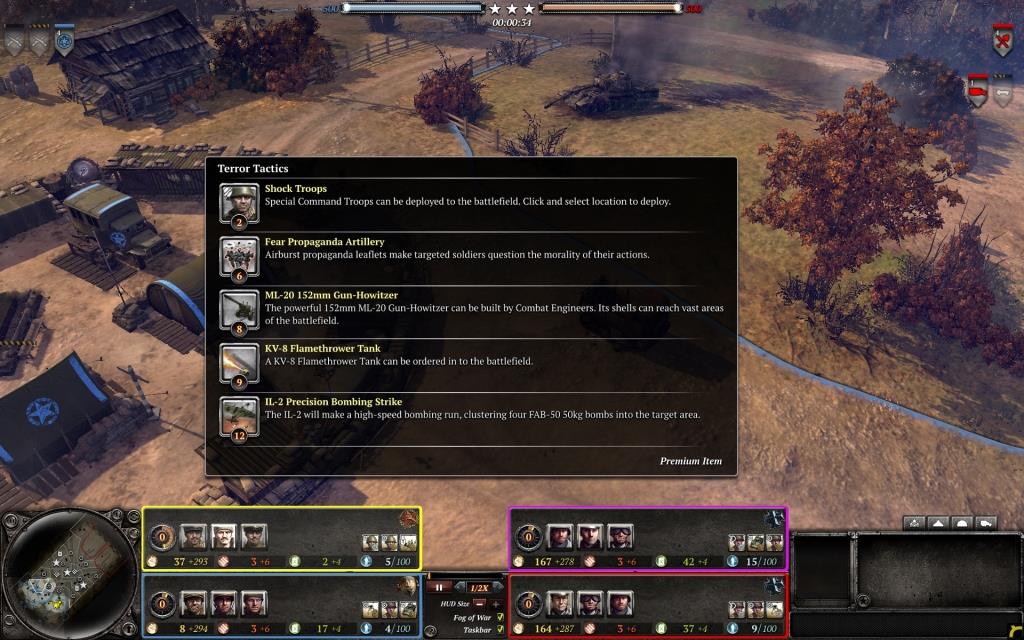This screenshot has width=1024, height=640.
Task: Click the blue star shield icon at top-left
Action: point(64,41)
